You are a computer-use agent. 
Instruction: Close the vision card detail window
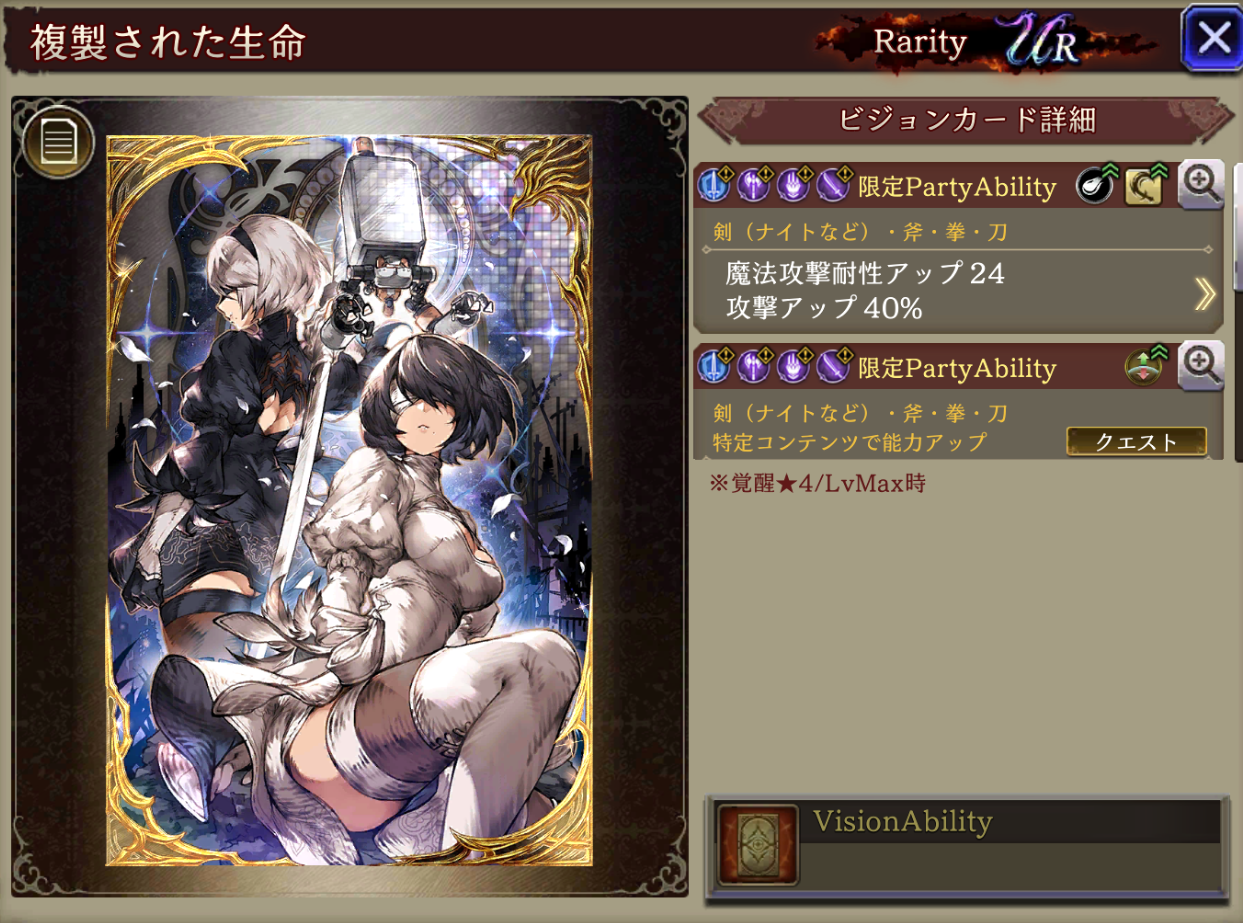[1211, 38]
